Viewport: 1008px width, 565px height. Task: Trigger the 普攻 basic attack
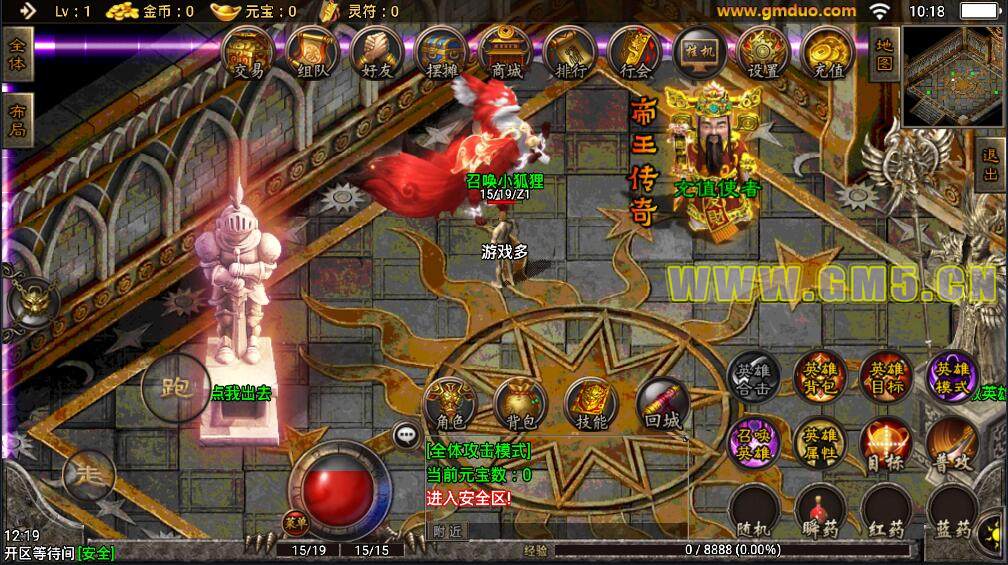point(951,443)
